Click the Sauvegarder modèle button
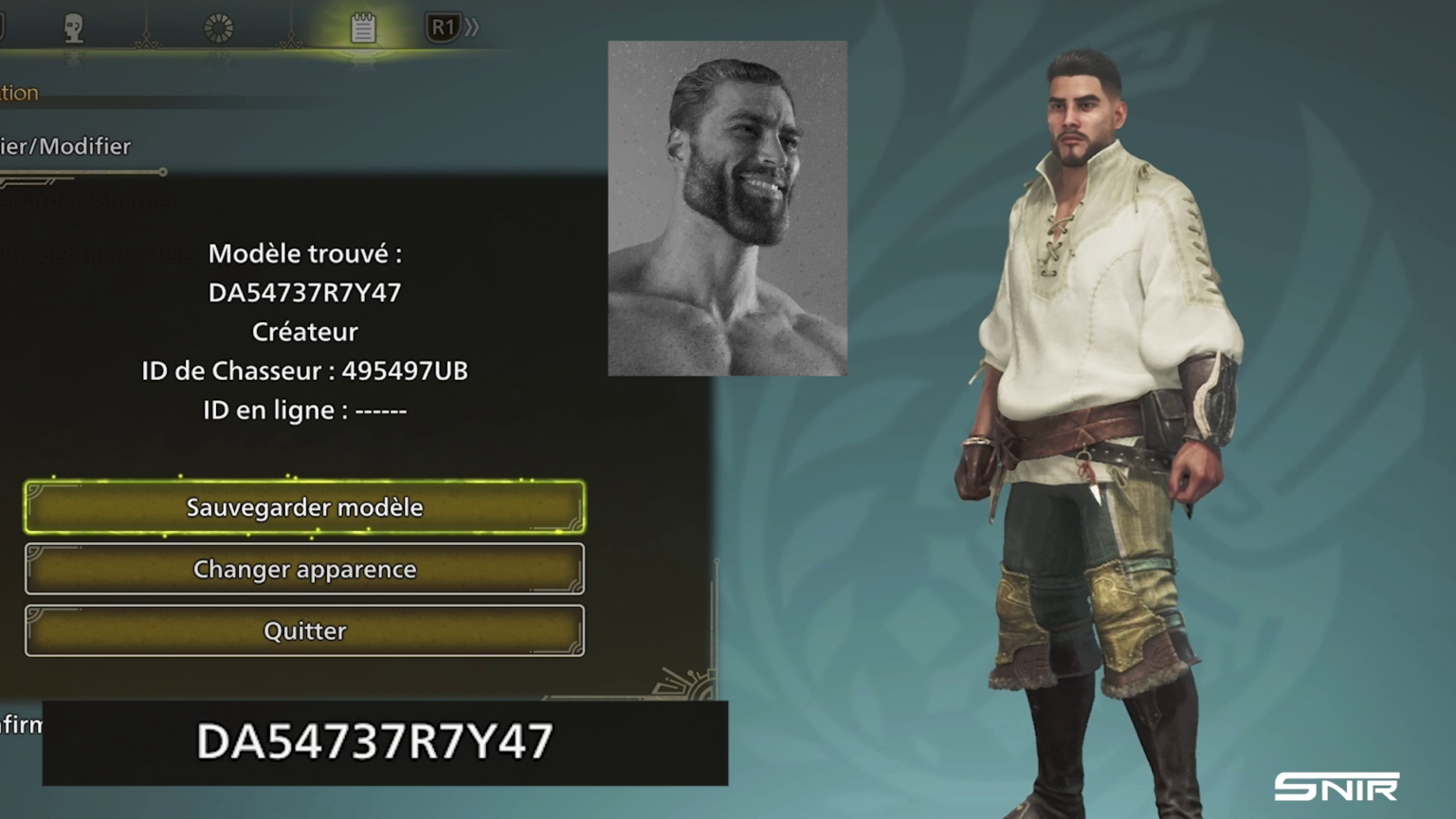The width and height of the screenshot is (1456, 819). click(303, 507)
